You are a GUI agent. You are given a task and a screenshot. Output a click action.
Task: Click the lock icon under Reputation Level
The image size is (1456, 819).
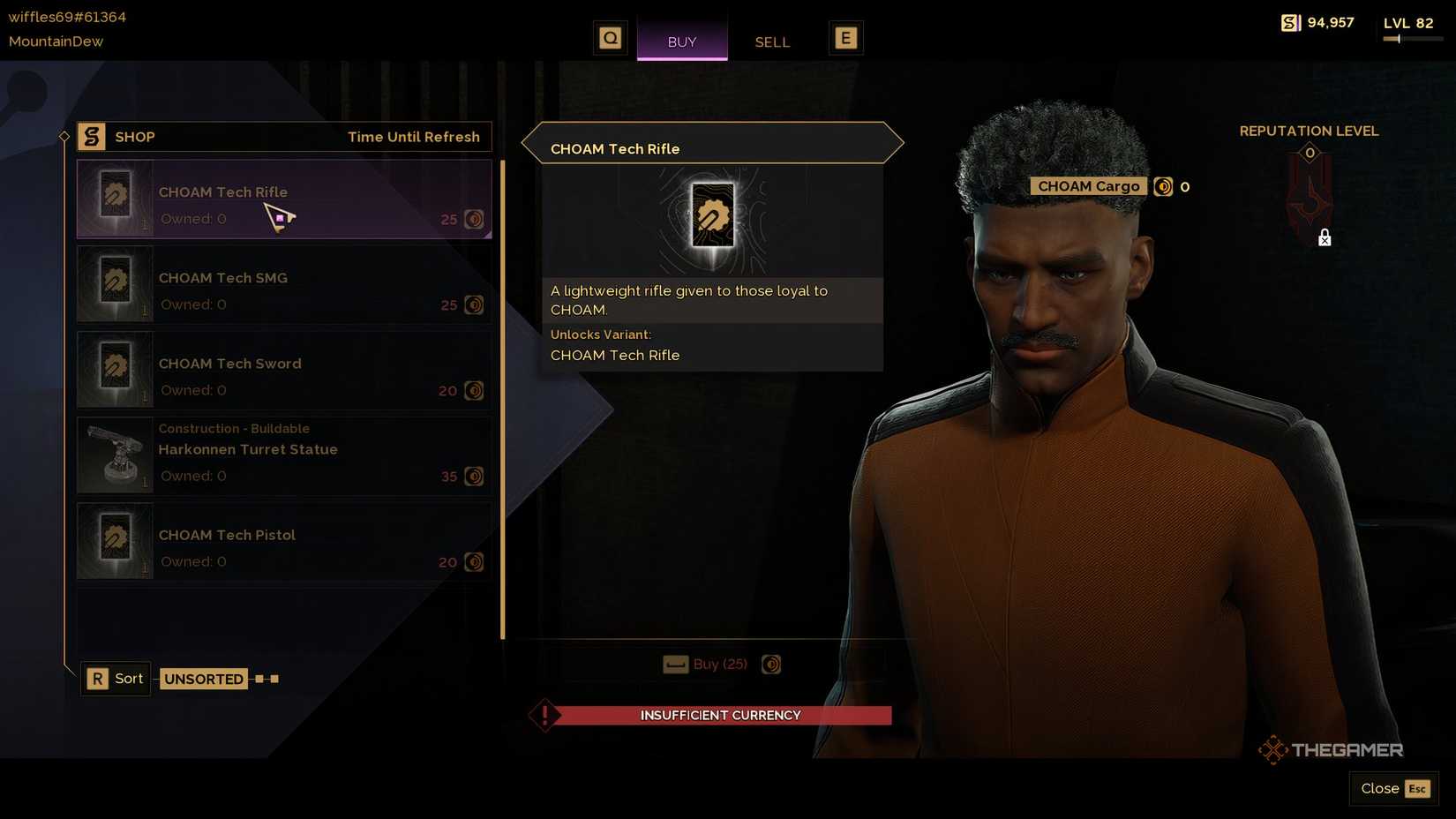coord(1324,237)
